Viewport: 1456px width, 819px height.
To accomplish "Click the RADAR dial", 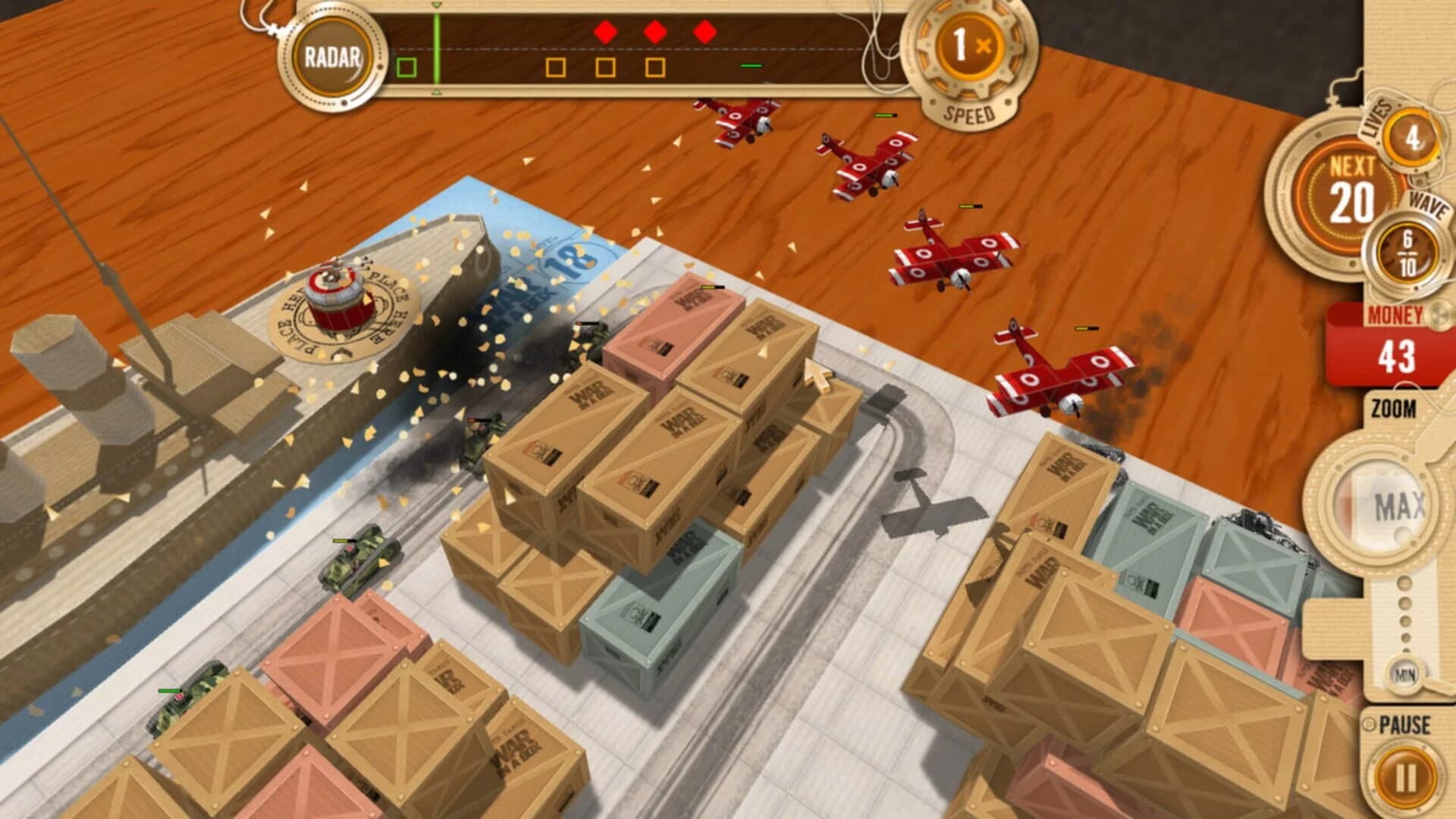I will point(334,55).
